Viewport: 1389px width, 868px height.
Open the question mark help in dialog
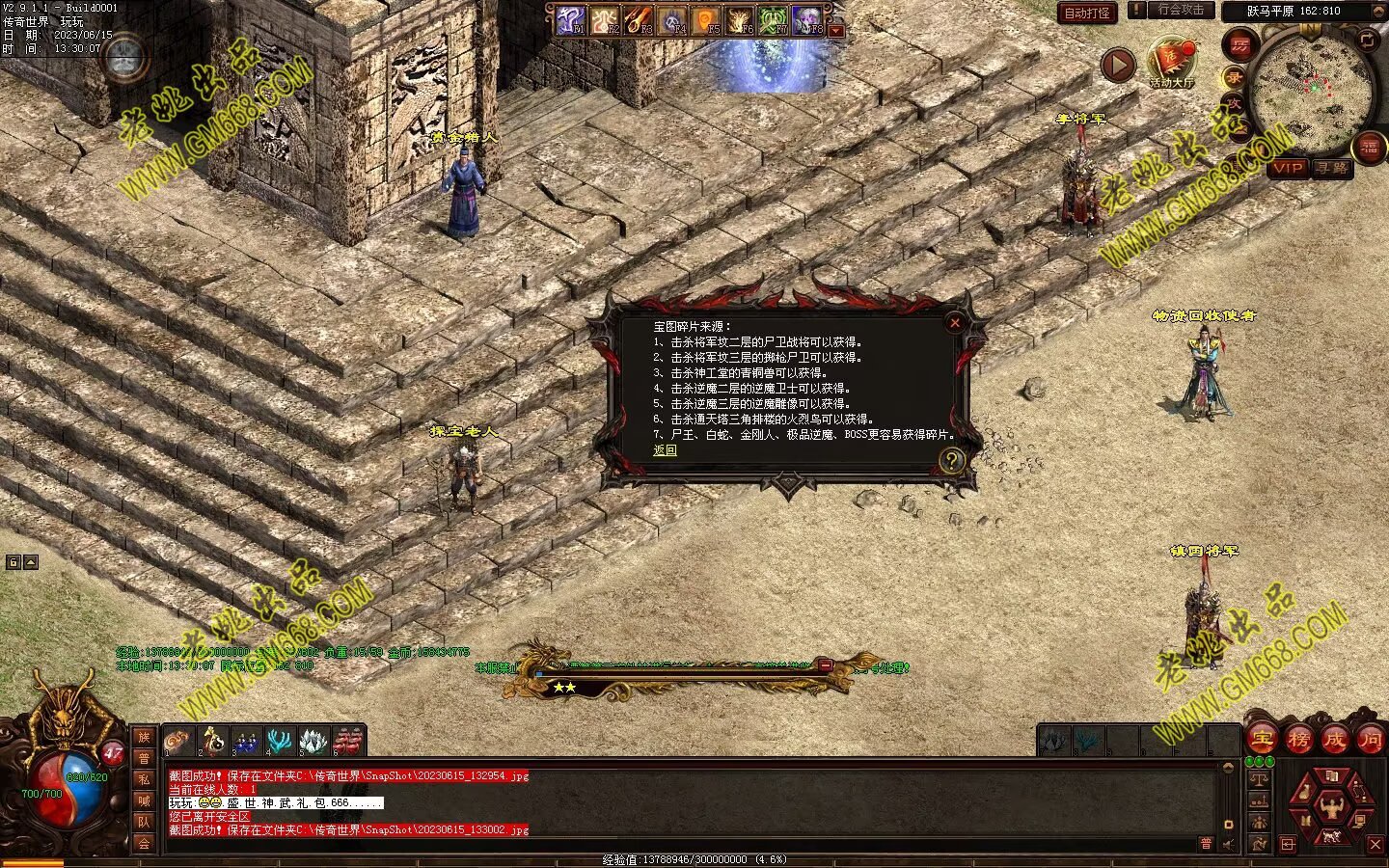point(951,460)
